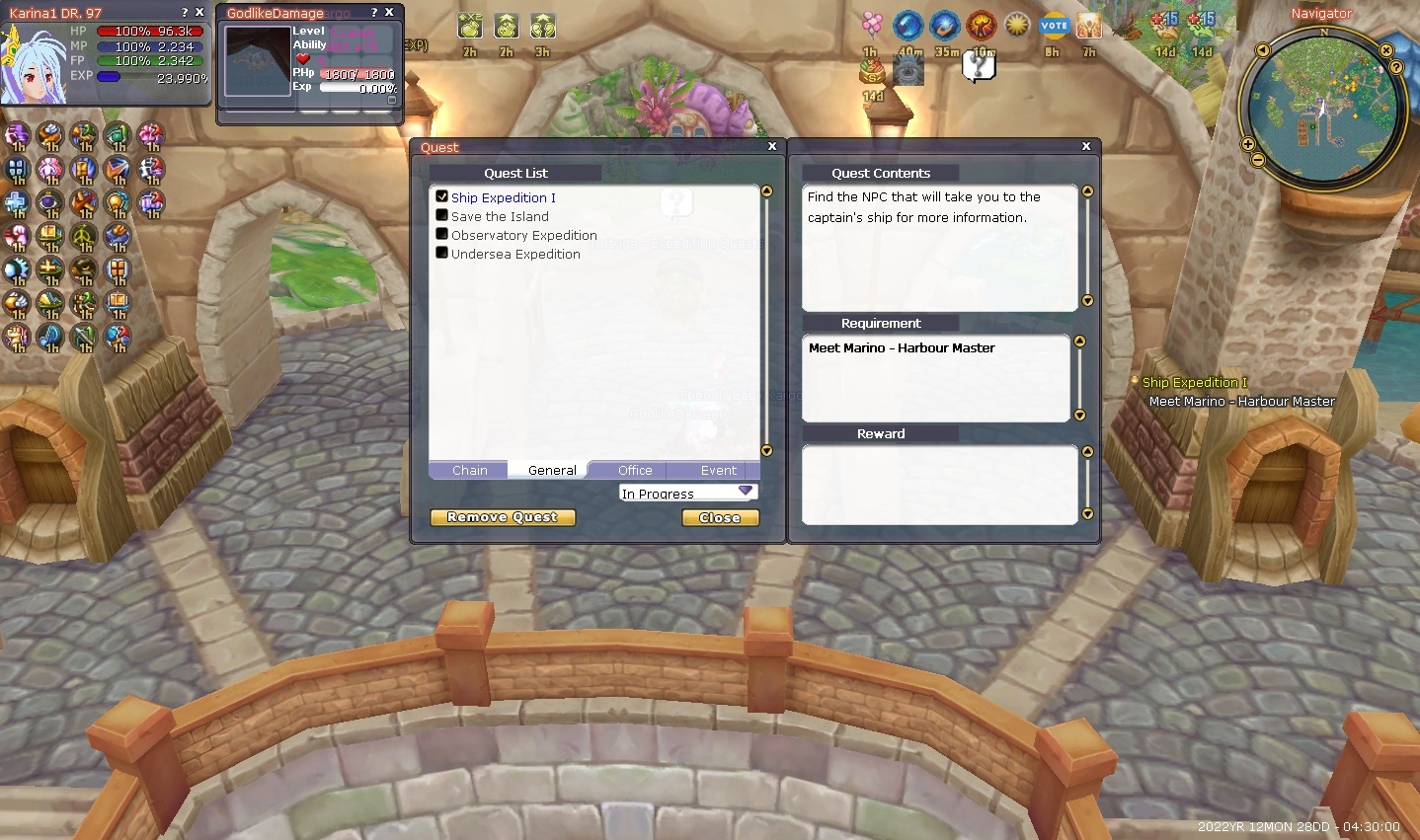The width and height of the screenshot is (1420, 840).
Task: Select Save the Island quest entry
Action: coord(500,216)
